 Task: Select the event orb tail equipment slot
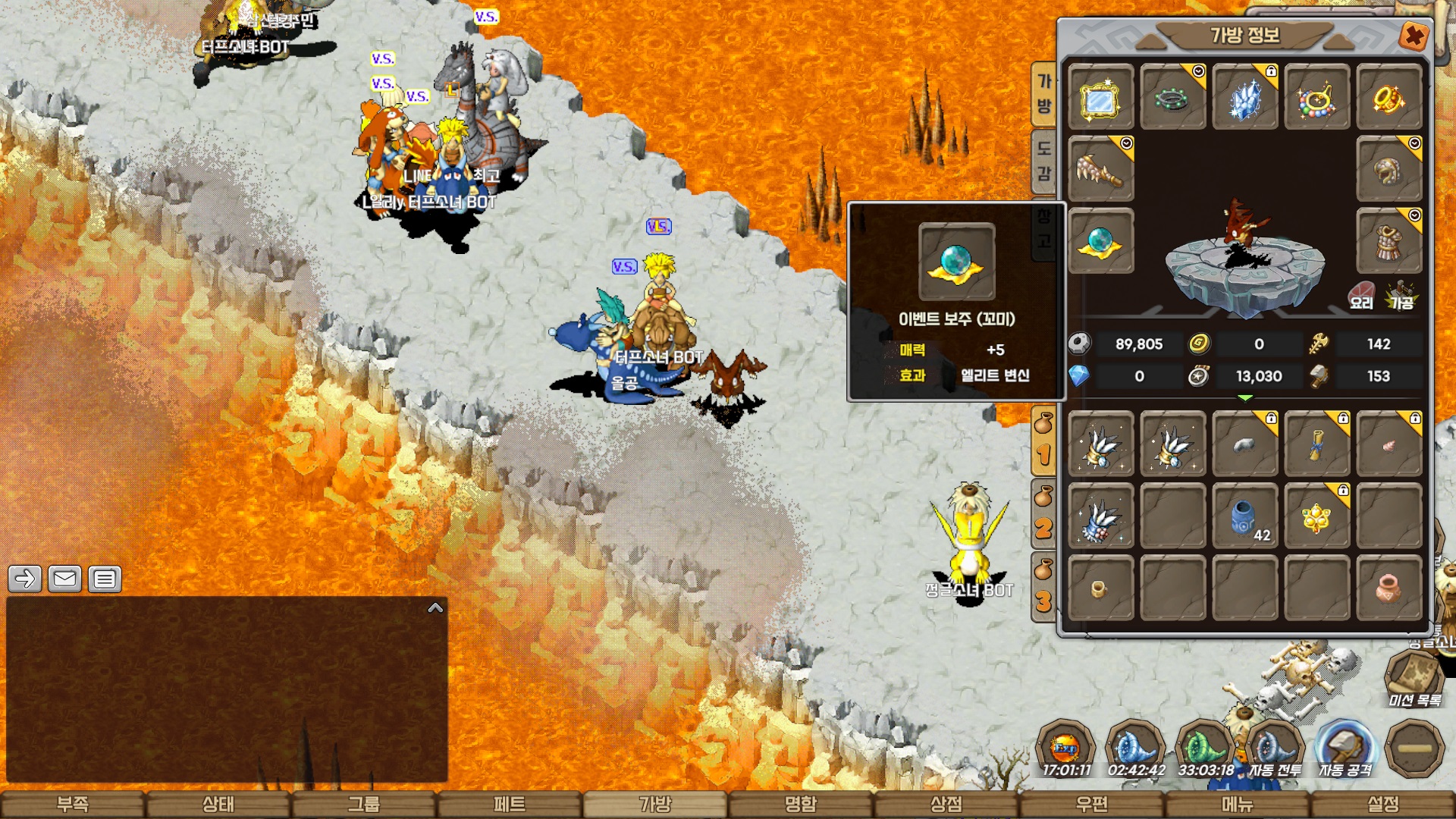1100,242
